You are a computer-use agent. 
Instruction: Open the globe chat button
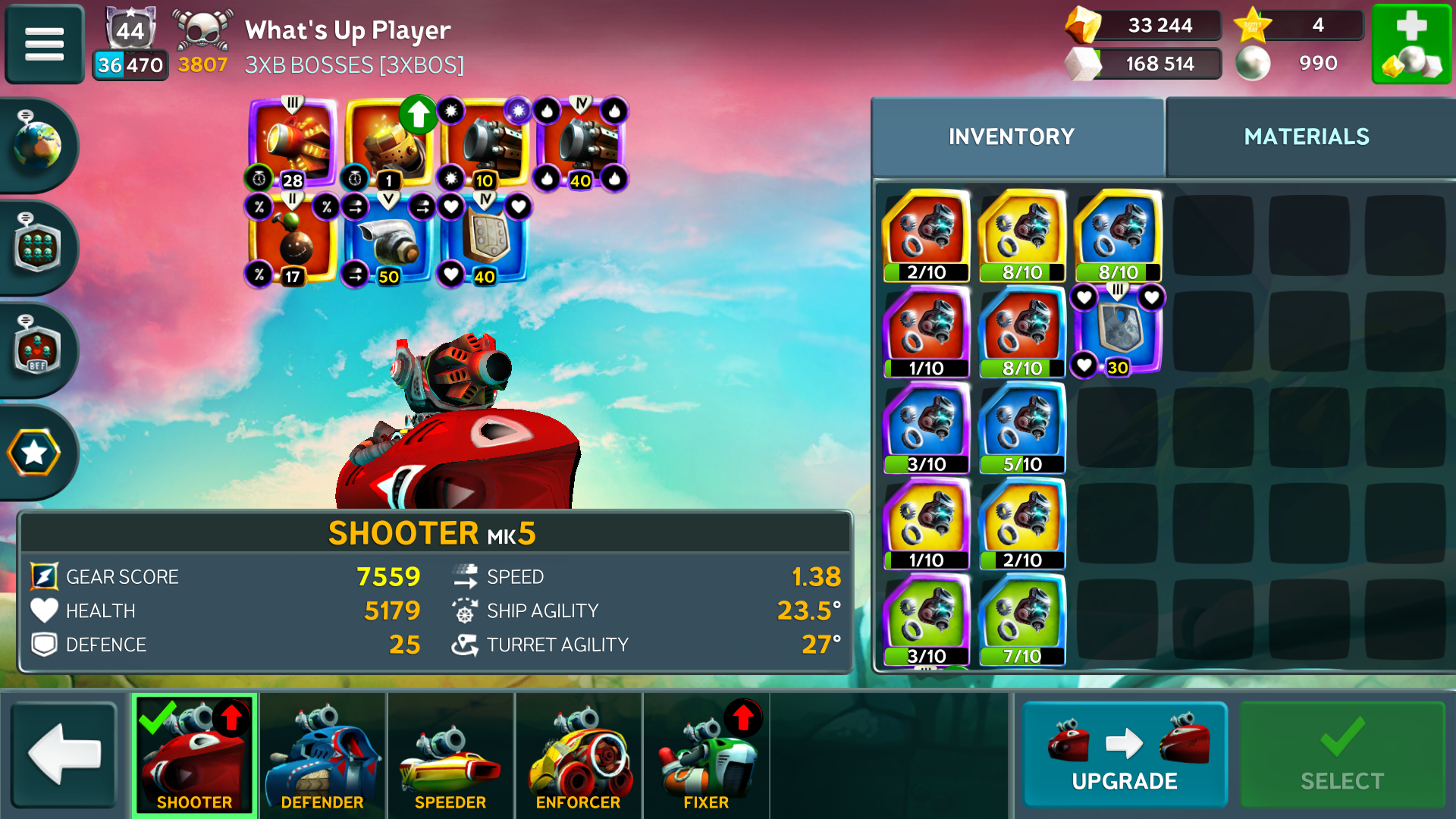(36, 144)
